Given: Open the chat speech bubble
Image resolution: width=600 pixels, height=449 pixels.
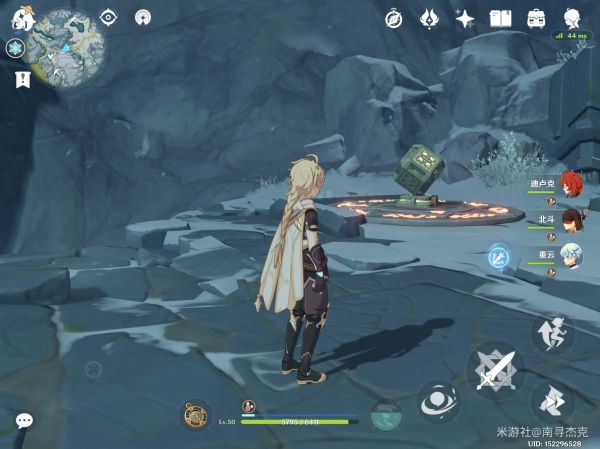Looking at the screenshot, I should point(24,422).
